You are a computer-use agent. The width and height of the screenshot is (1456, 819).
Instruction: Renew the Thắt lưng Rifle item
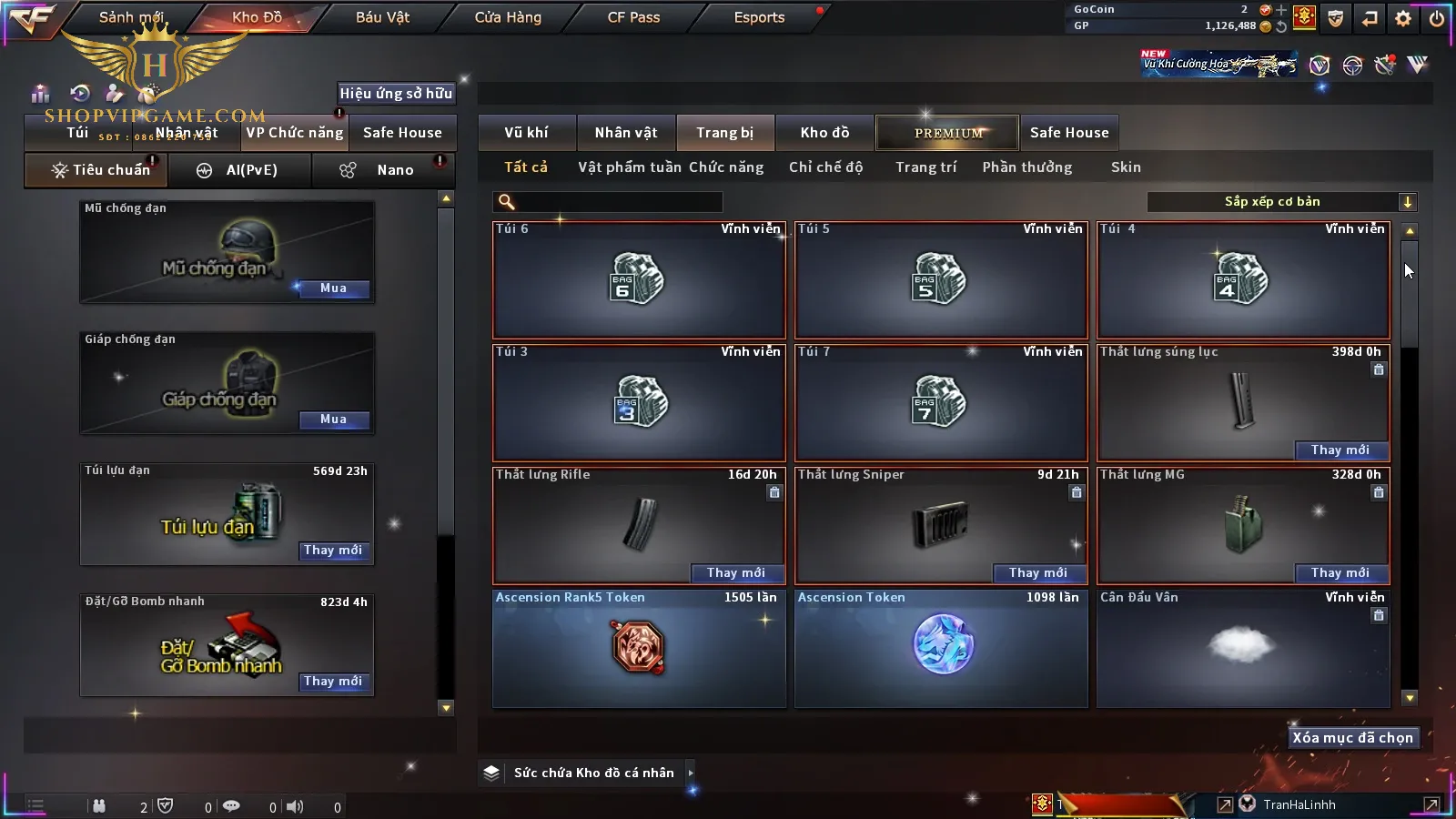736,572
